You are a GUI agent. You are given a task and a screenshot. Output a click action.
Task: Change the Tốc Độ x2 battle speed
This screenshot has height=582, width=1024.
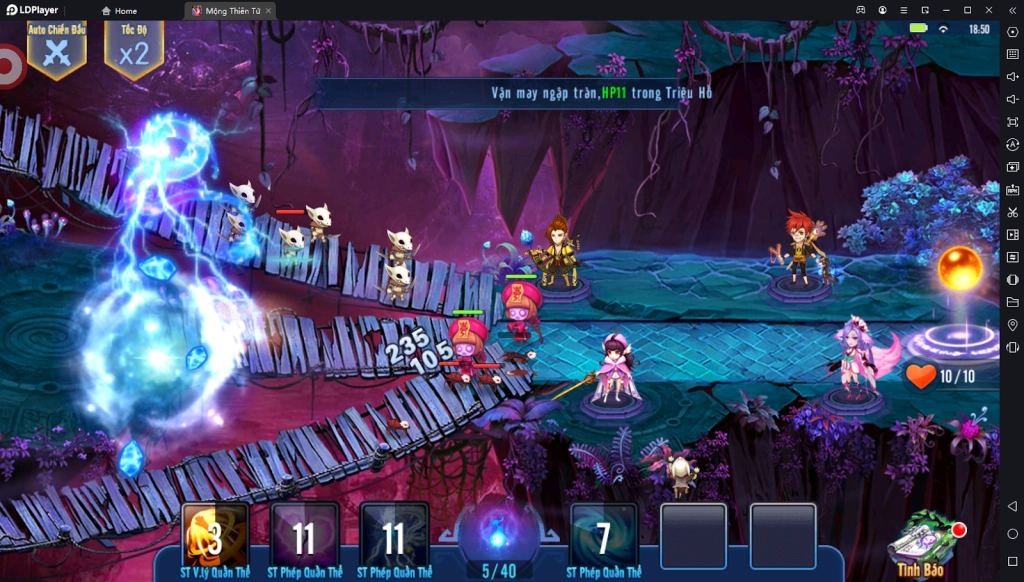[134, 51]
